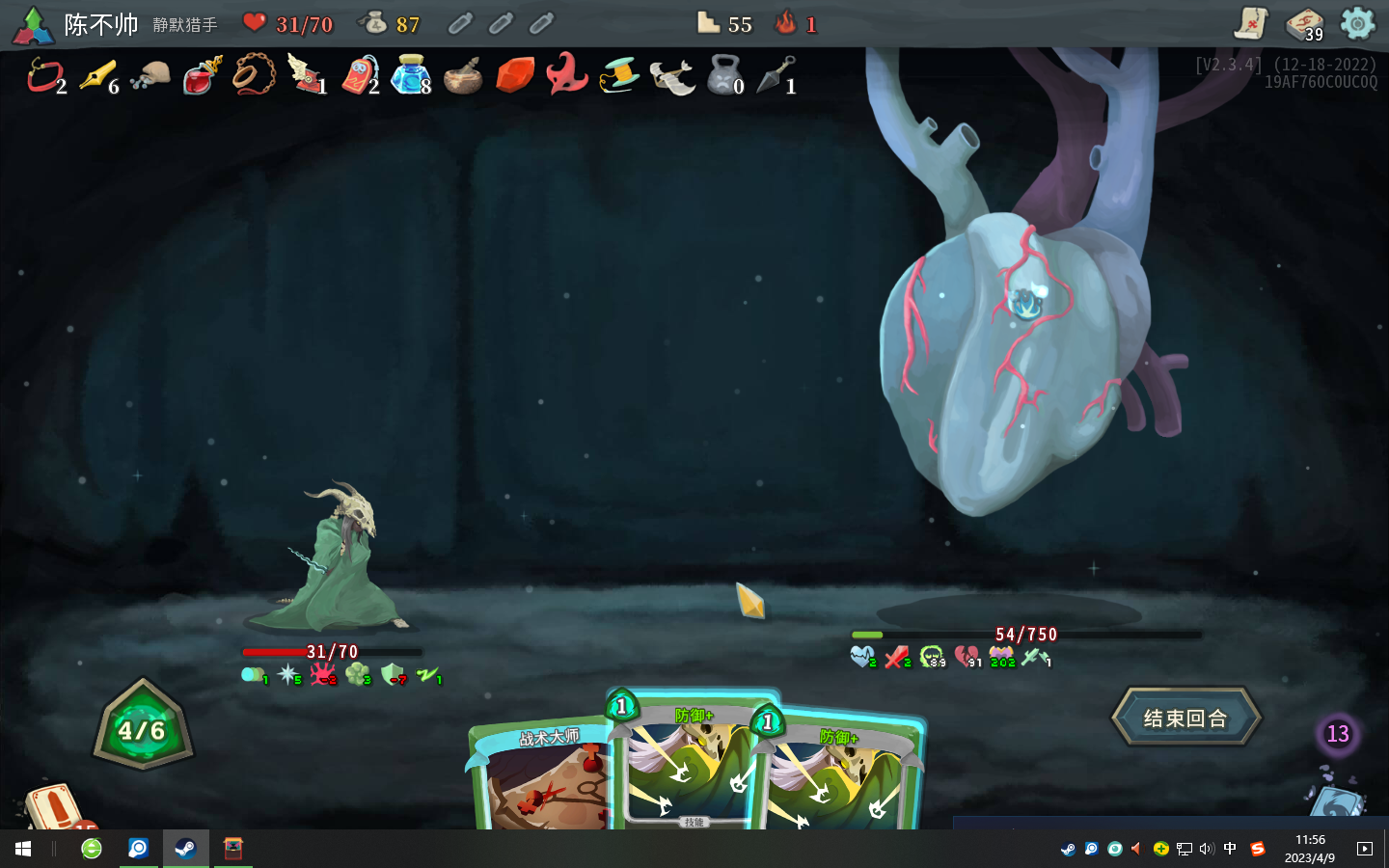The width and height of the screenshot is (1389, 868).
Task: Click the ascension flame icon
Action: (x=786, y=23)
